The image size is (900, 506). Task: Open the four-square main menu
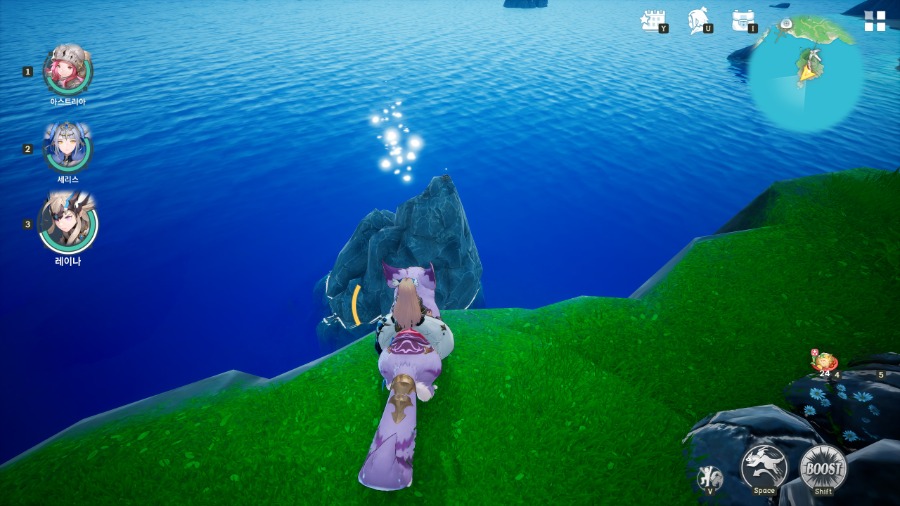[x=875, y=21]
